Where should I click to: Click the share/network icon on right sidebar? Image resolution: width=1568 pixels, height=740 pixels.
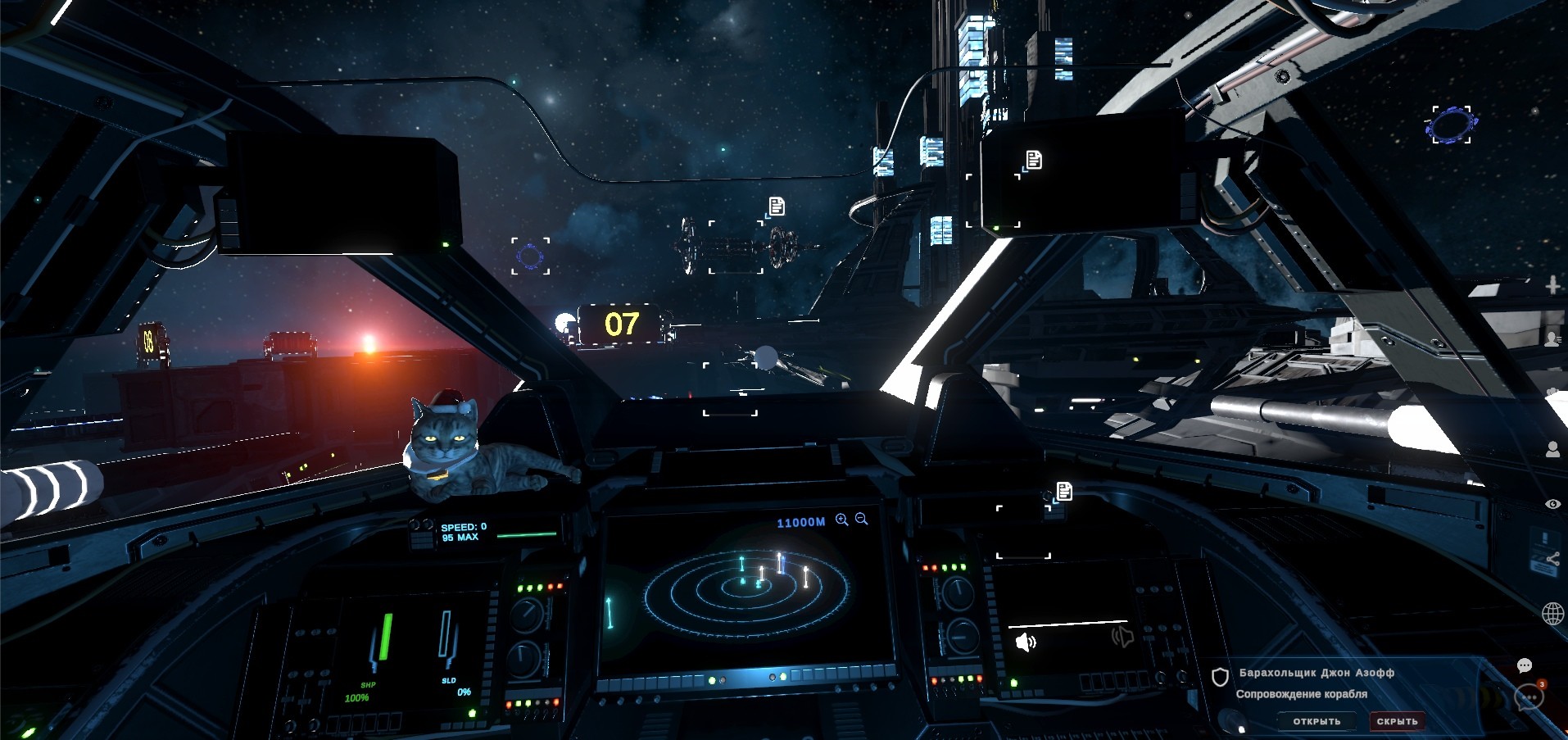coord(1553,558)
